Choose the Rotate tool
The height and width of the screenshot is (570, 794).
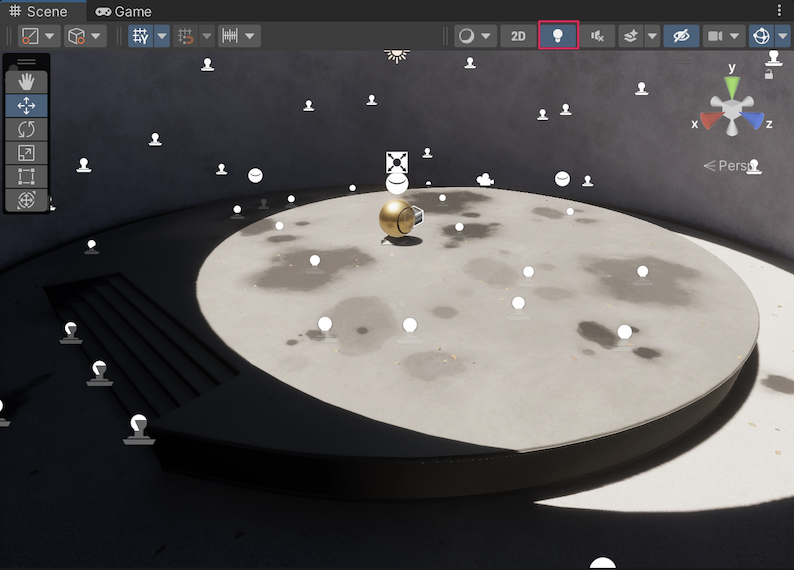point(26,129)
